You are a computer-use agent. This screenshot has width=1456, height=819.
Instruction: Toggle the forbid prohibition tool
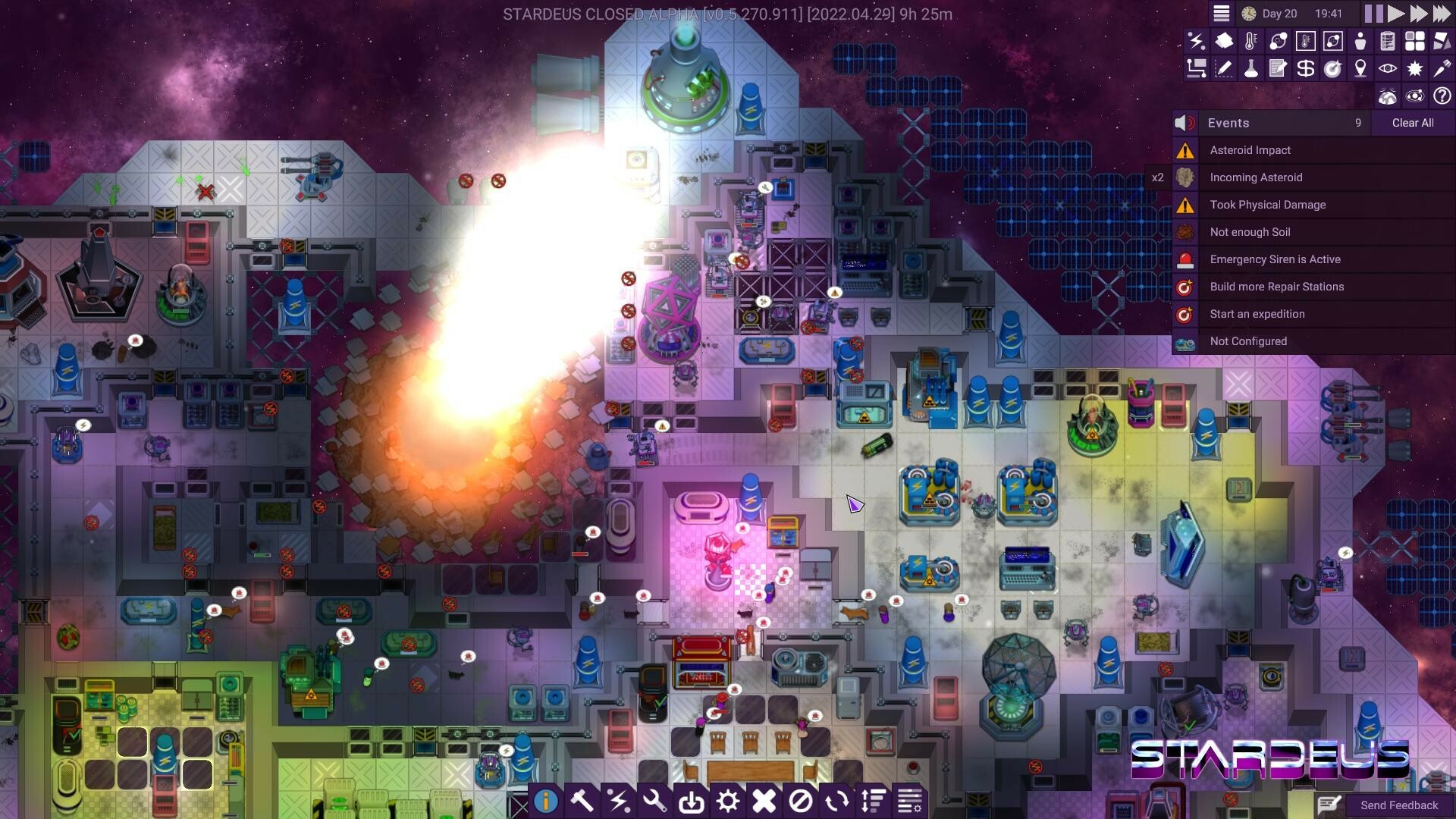point(802,800)
